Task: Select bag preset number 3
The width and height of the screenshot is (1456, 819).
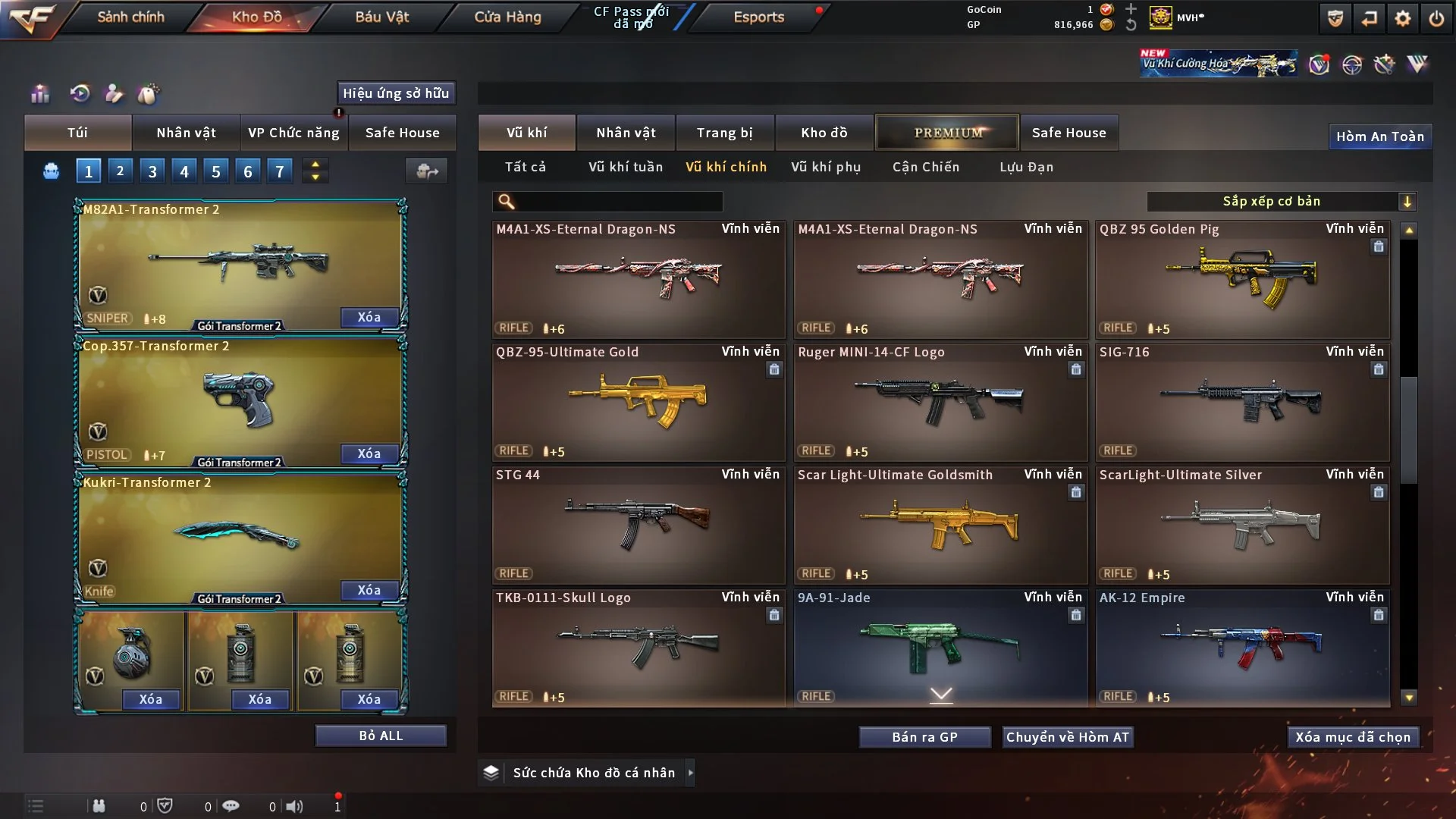Action: [x=152, y=171]
